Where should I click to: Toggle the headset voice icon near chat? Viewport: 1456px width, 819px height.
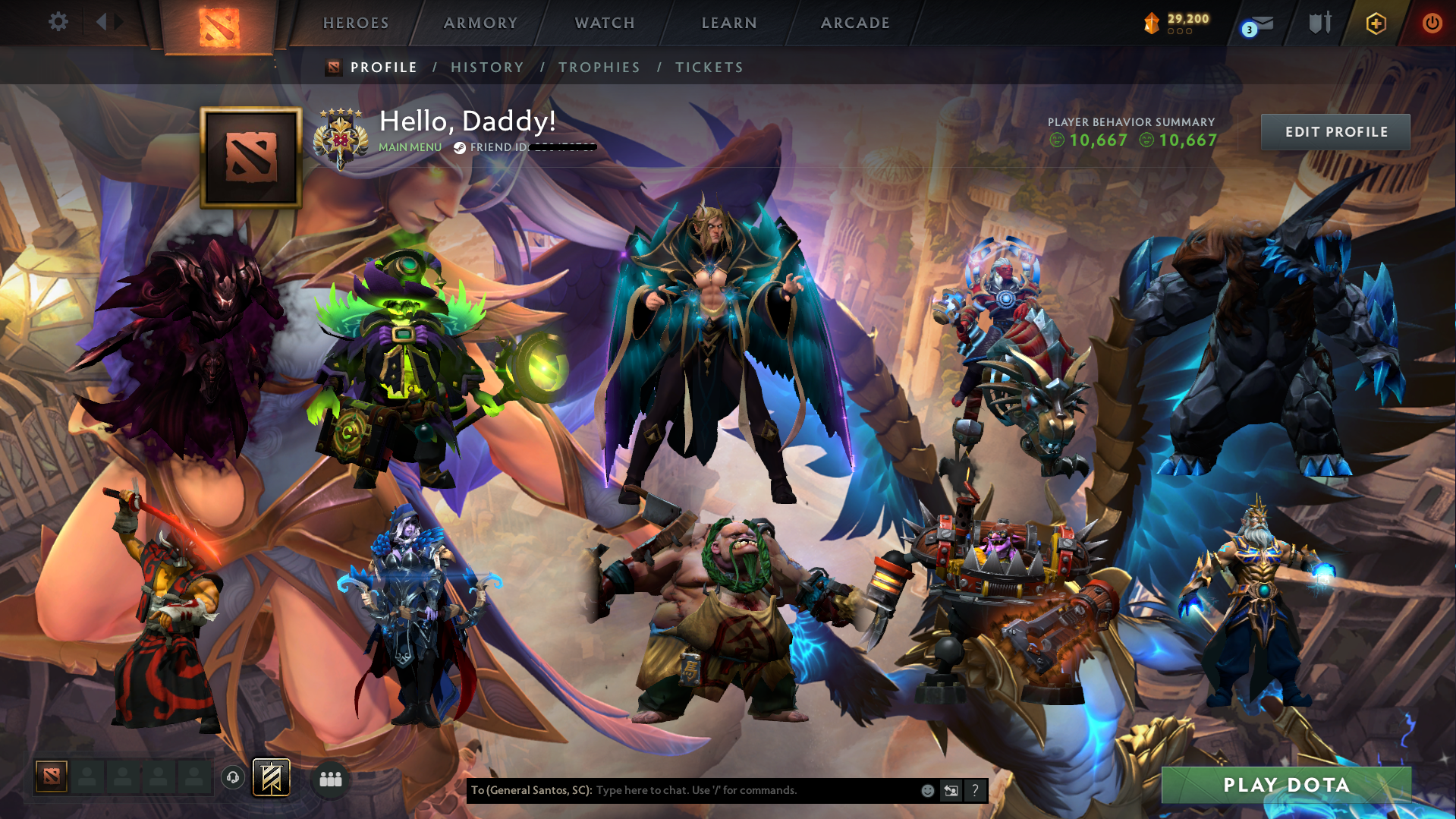click(233, 779)
